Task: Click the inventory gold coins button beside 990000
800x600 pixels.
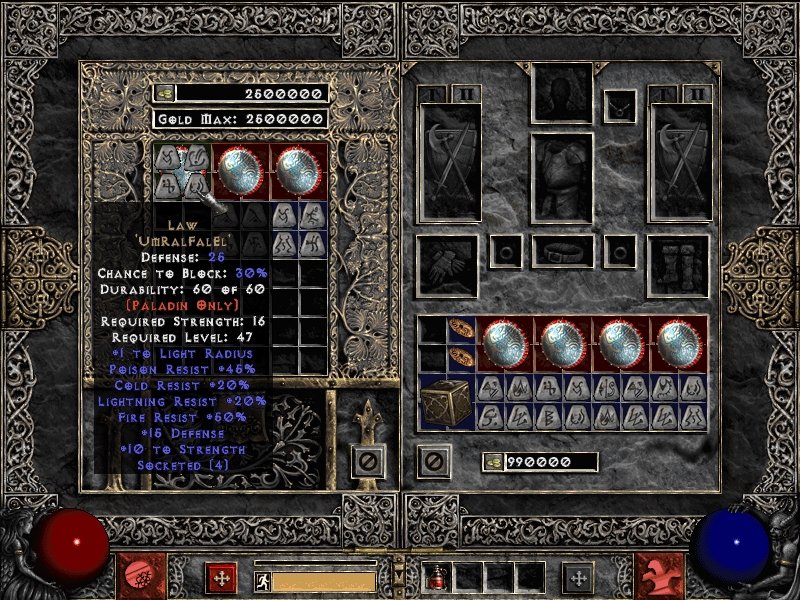Action: 492,462
